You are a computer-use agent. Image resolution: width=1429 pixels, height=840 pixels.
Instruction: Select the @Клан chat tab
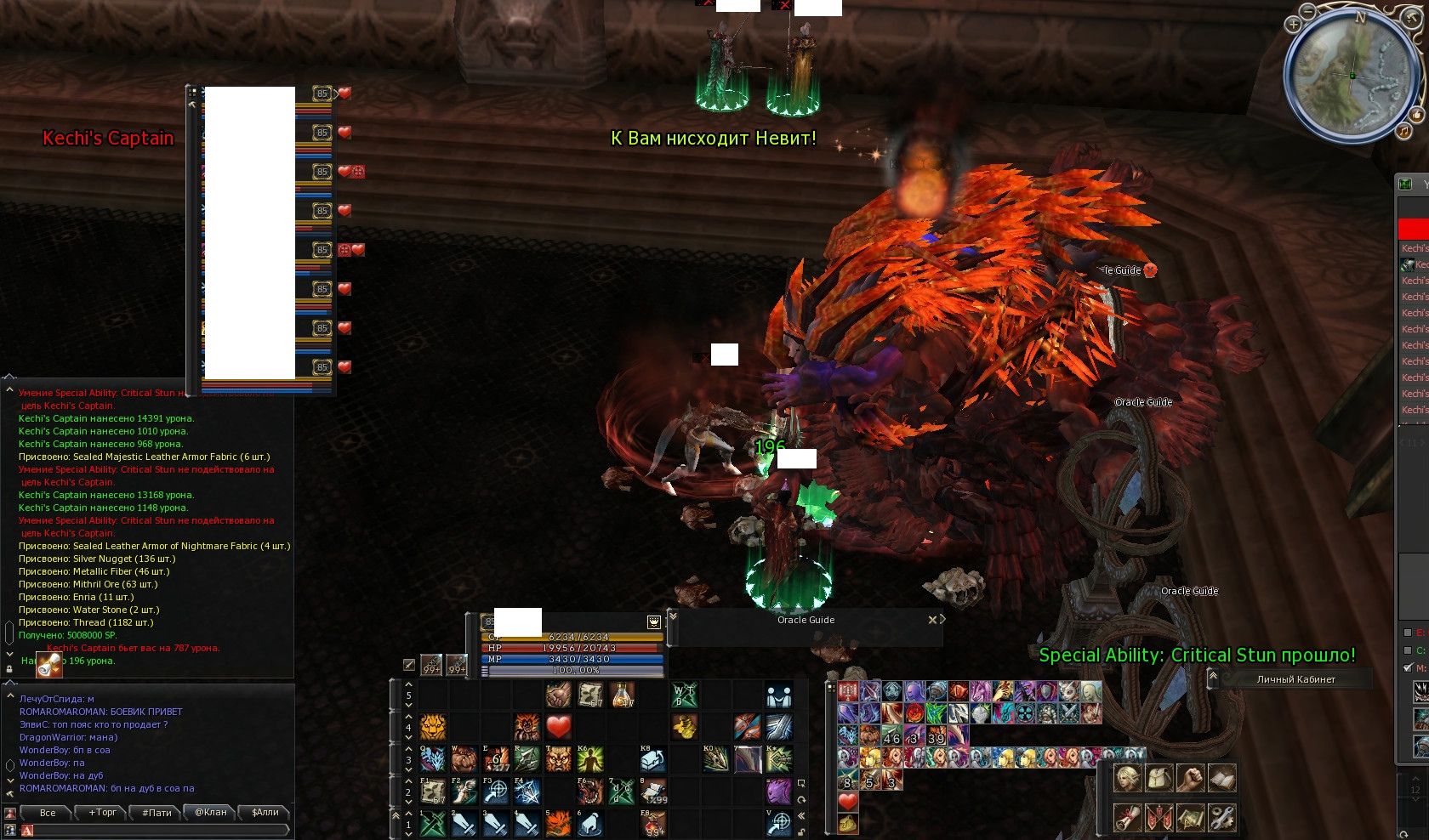coord(211,813)
